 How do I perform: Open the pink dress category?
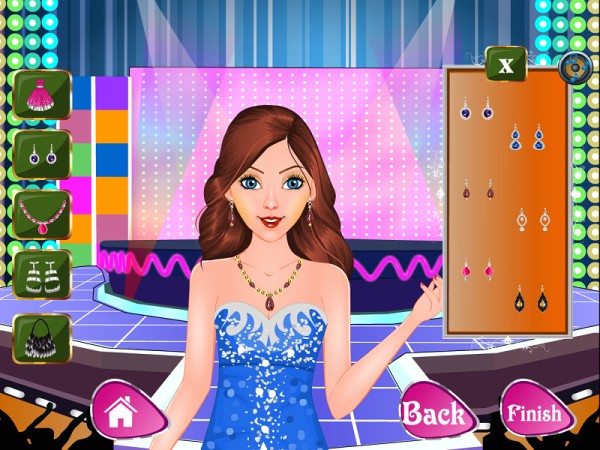(x=42, y=94)
